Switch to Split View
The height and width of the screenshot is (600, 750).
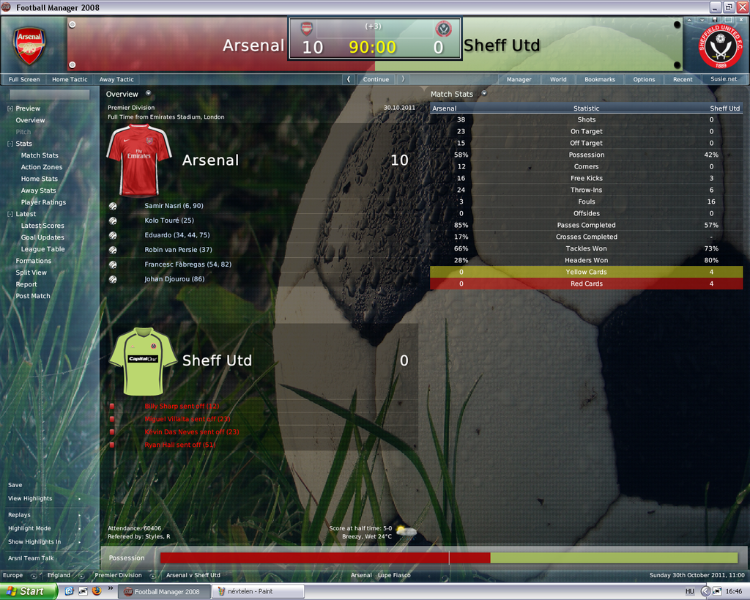(x=31, y=272)
